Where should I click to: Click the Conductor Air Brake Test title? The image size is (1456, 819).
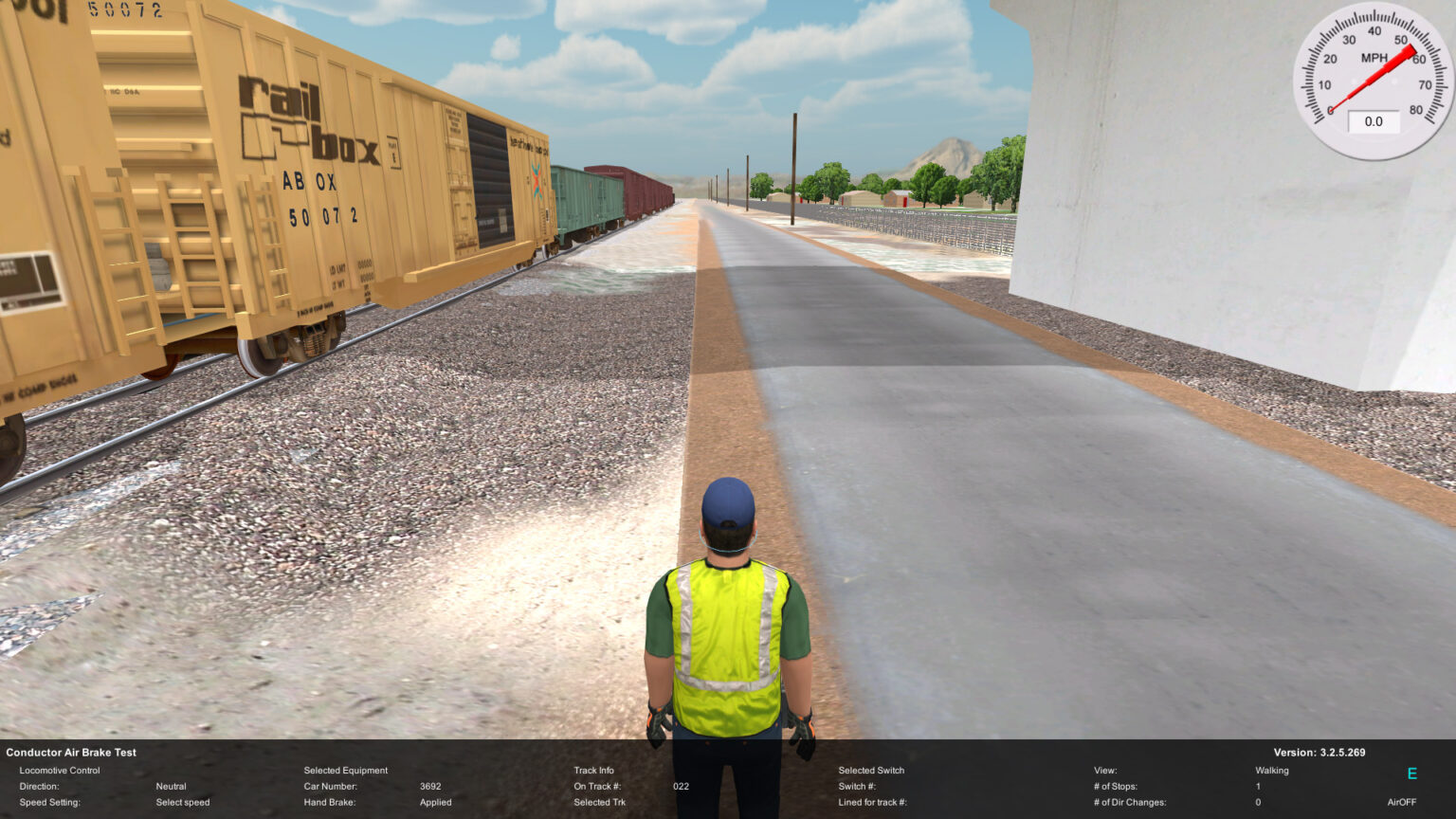point(70,752)
